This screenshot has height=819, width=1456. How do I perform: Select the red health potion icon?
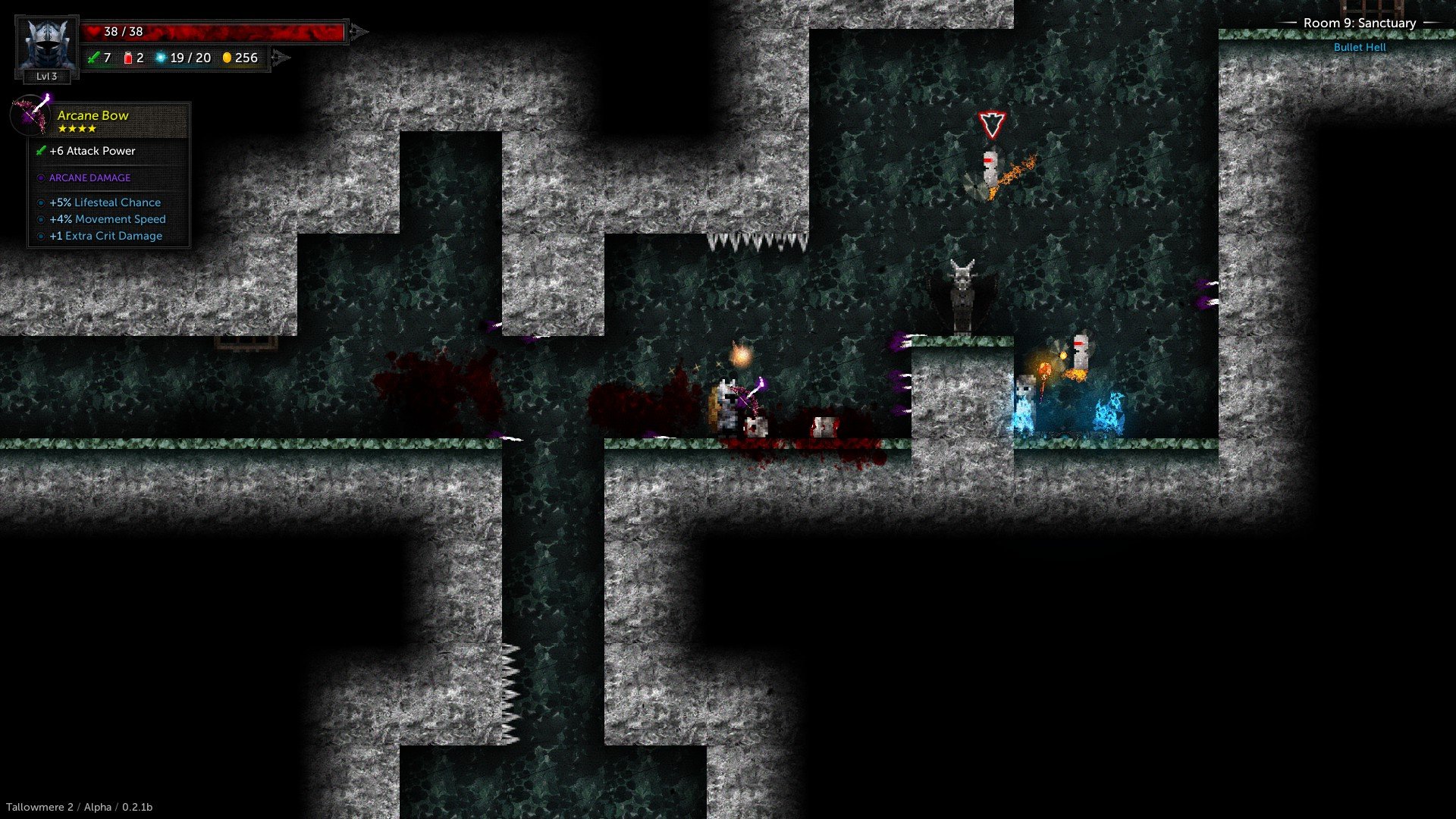[x=128, y=58]
